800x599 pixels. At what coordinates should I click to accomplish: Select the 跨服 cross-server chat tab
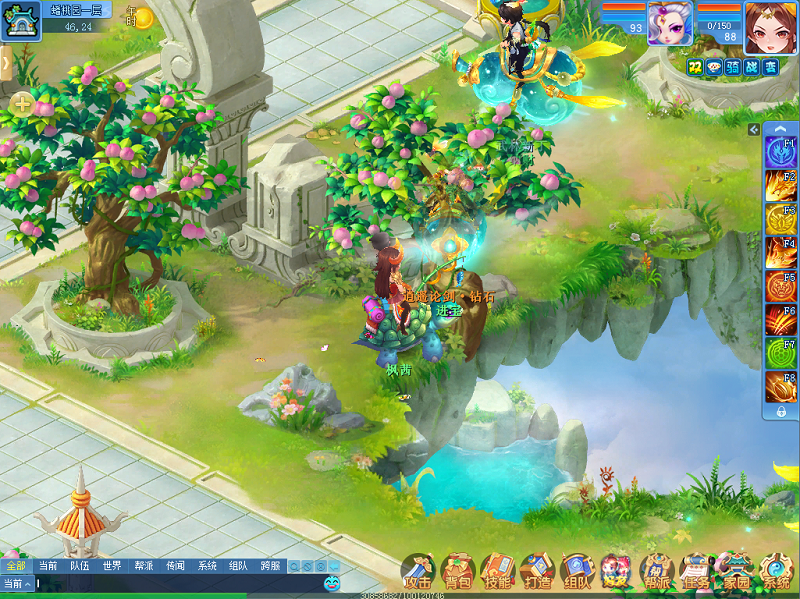coord(270,566)
